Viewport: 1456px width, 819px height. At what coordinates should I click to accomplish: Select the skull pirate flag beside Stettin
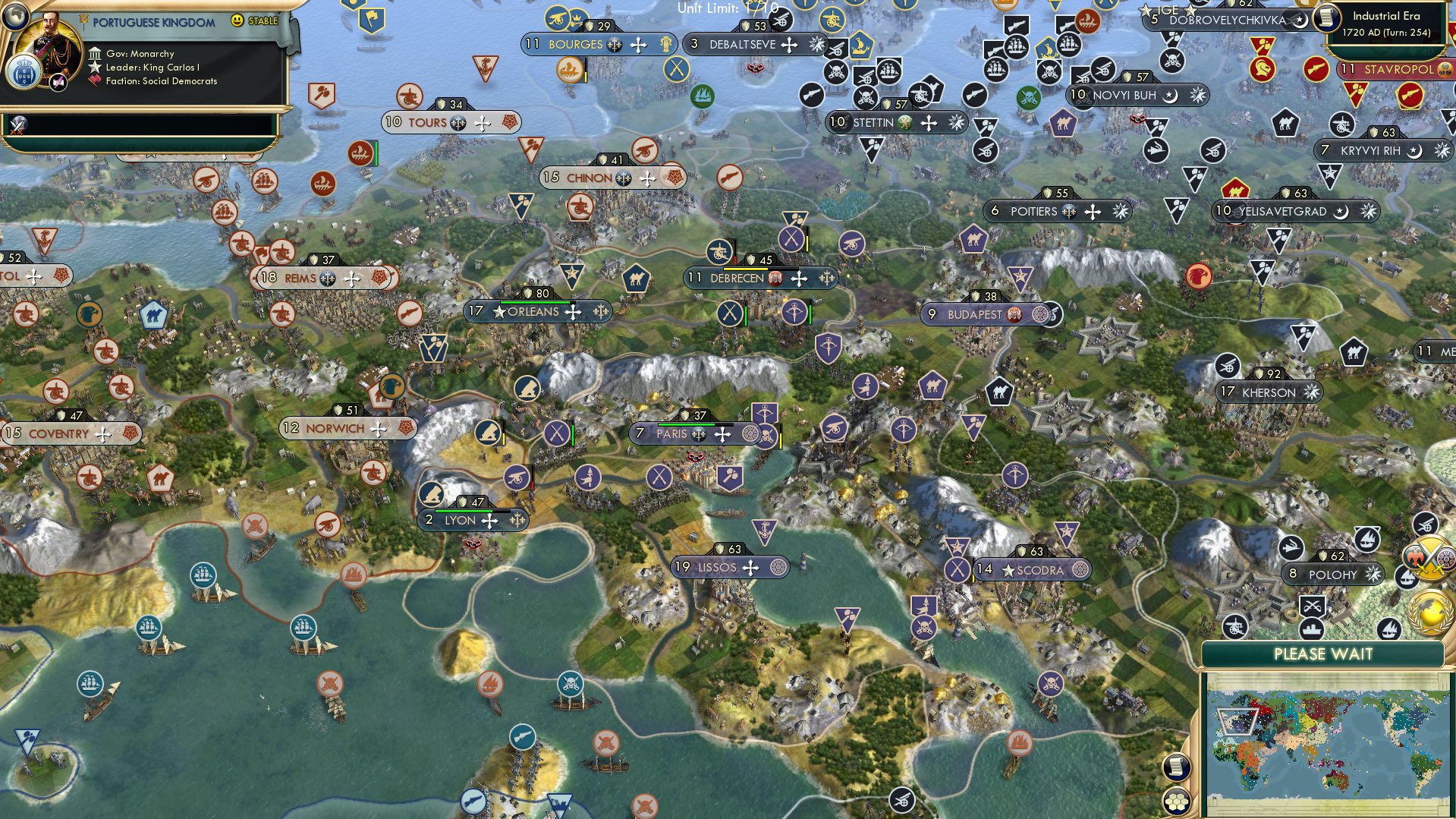(x=866, y=97)
